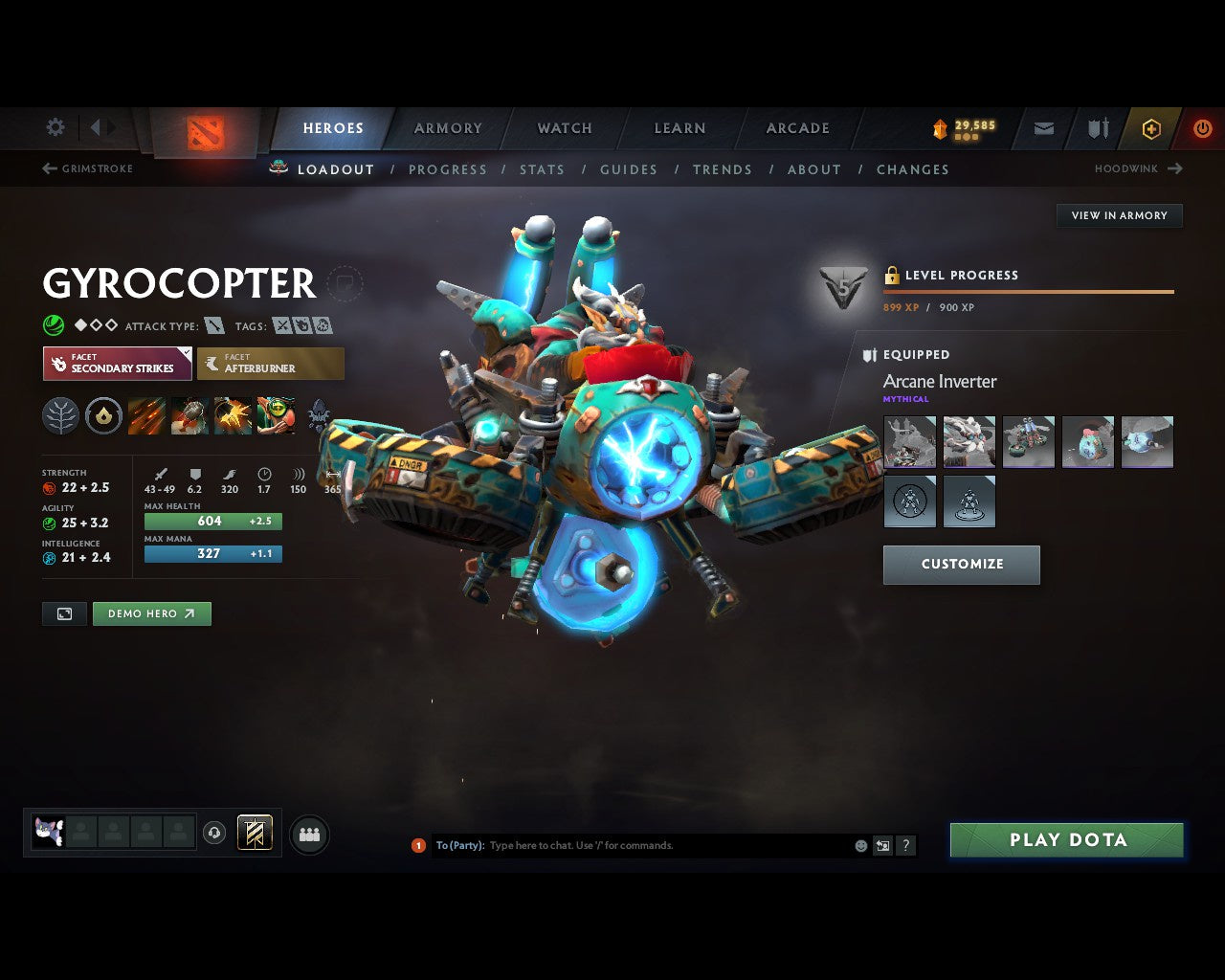1225x980 pixels.
Task: Select Gyrocopter's Rocket Barrage ability icon
Action: 146,415
